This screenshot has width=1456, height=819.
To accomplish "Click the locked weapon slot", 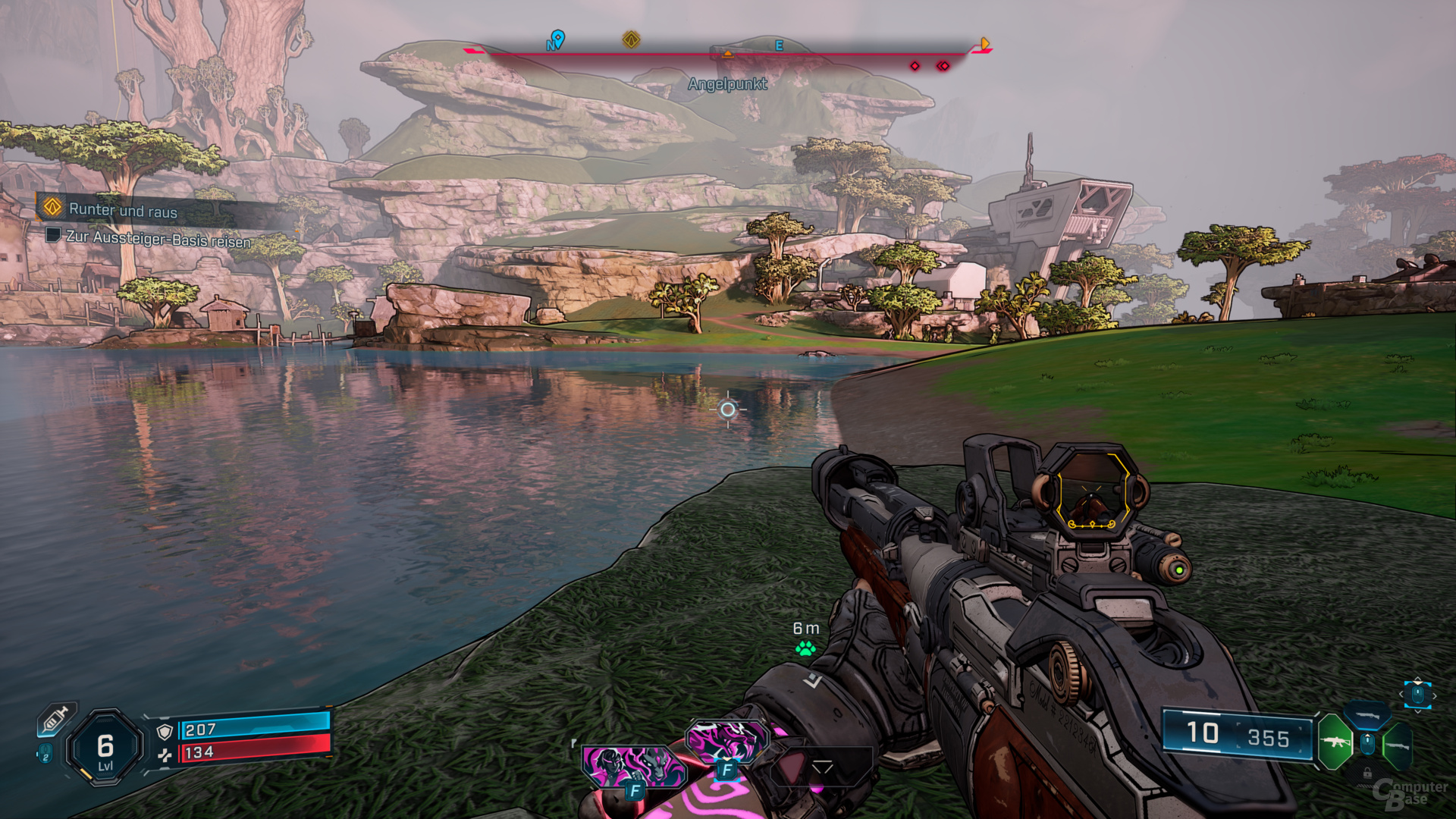I will click(x=1367, y=773).
